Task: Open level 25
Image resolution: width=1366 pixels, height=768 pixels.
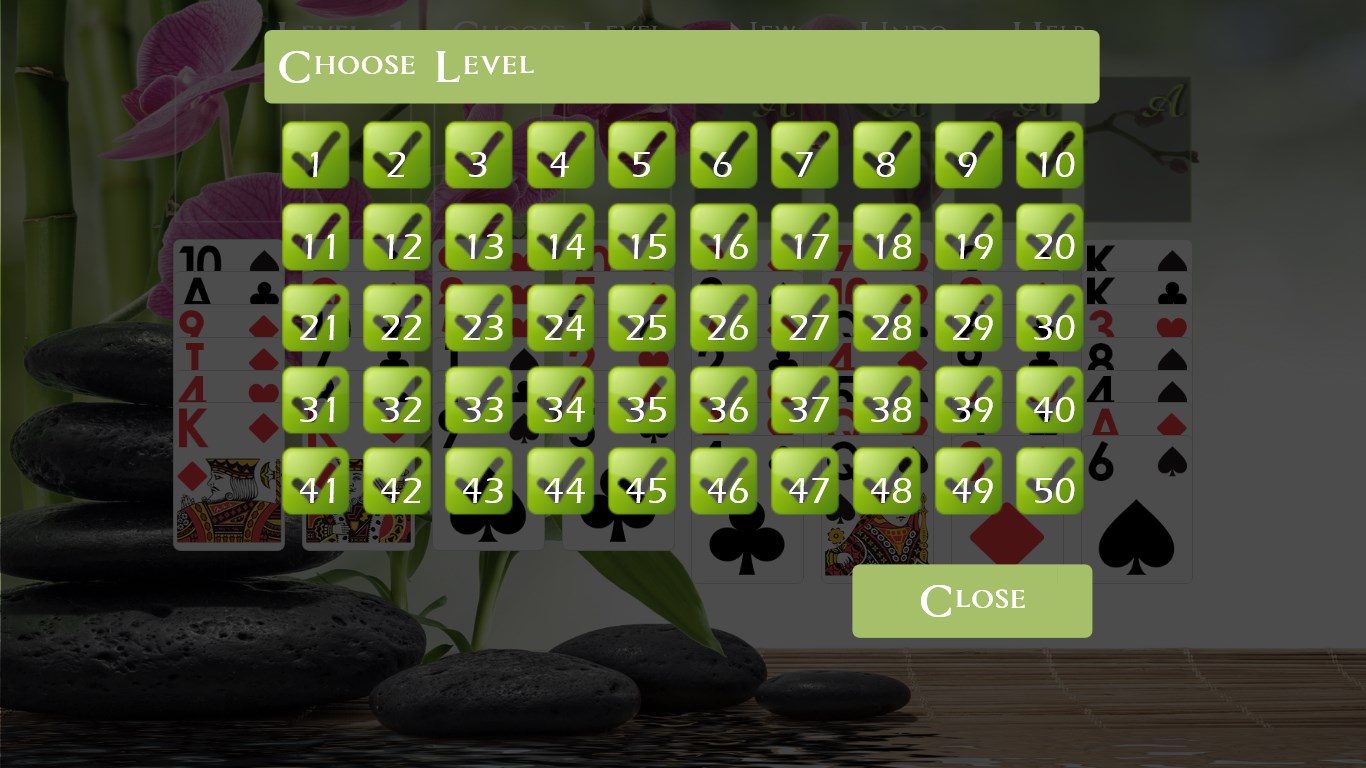Action: [642, 319]
